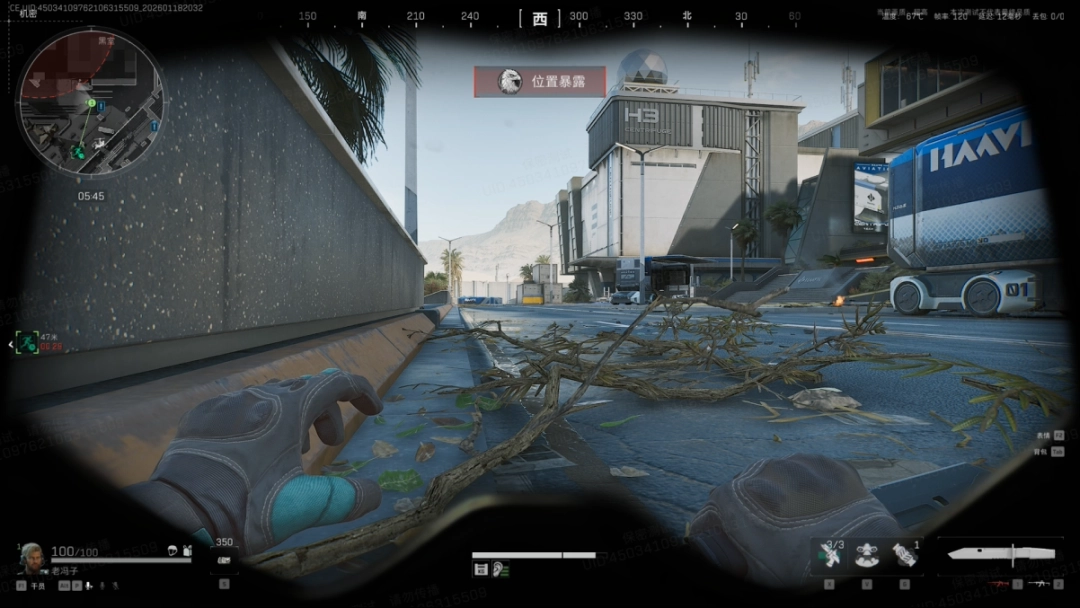The height and width of the screenshot is (608, 1080).
Task: Click the compass heading bar
Action: (x=540, y=17)
